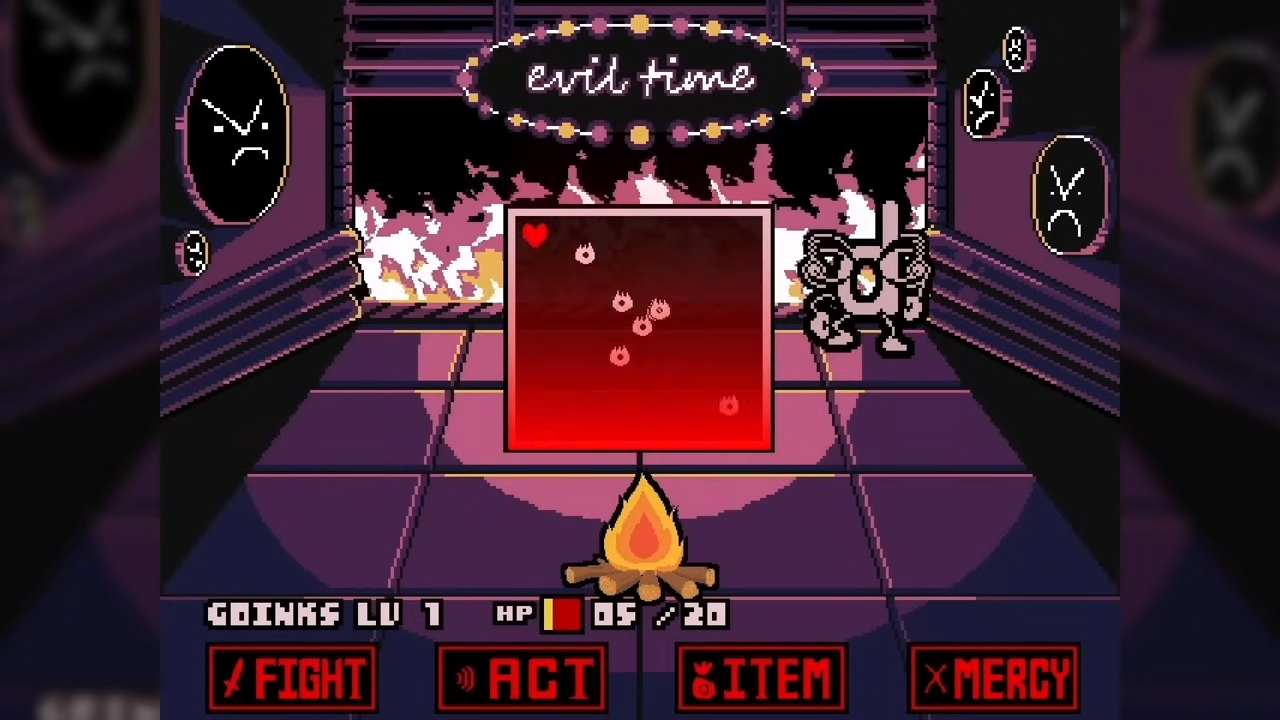The width and height of the screenshot is (1280, 720).
Task: Click the GOINKS LV 1 name label
Action: click(322, 615)
